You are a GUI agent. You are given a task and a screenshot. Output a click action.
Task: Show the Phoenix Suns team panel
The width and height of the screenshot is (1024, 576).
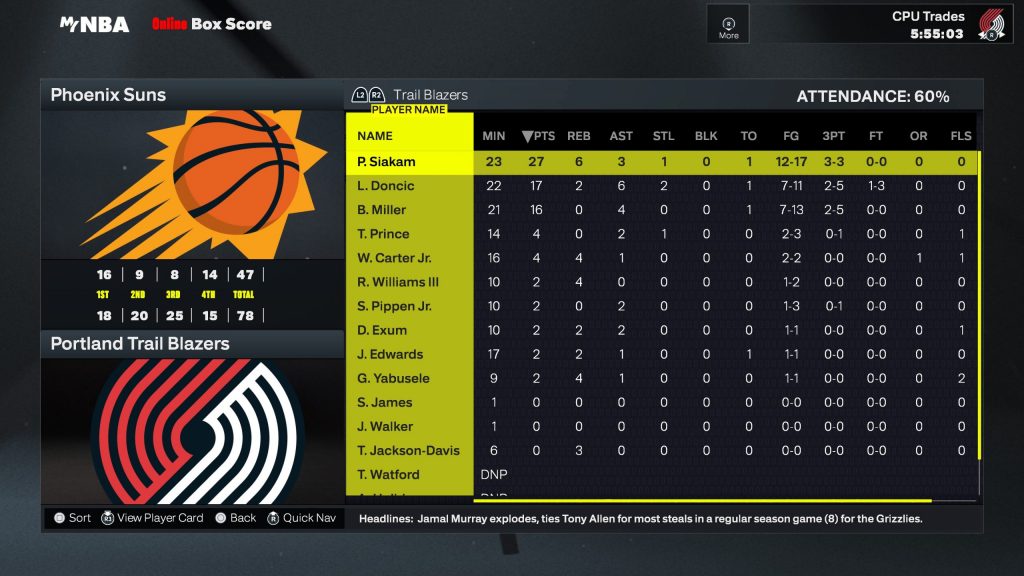tap(192, 95)
